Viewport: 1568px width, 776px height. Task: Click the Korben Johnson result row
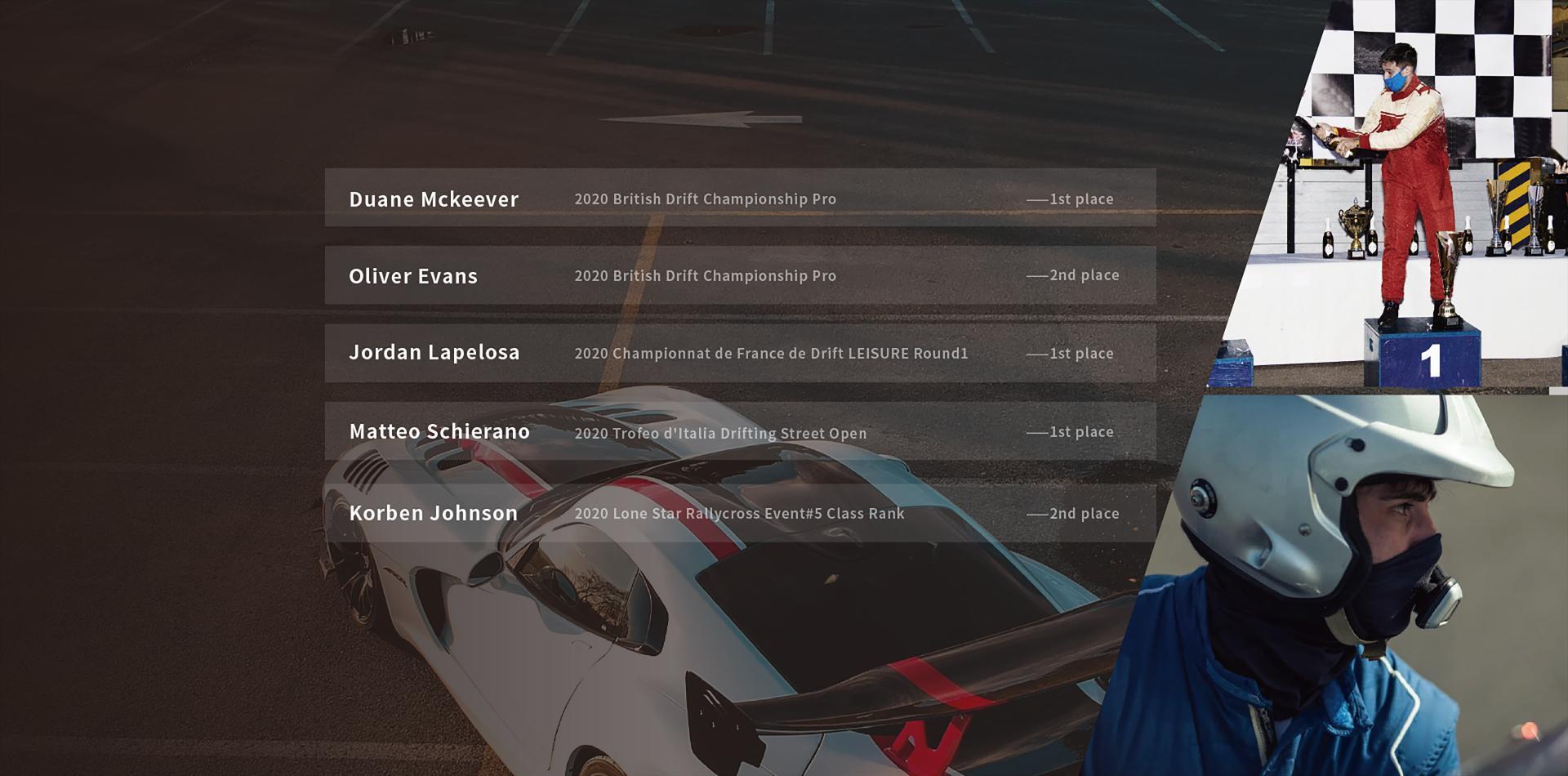click(x=740, y=513)
